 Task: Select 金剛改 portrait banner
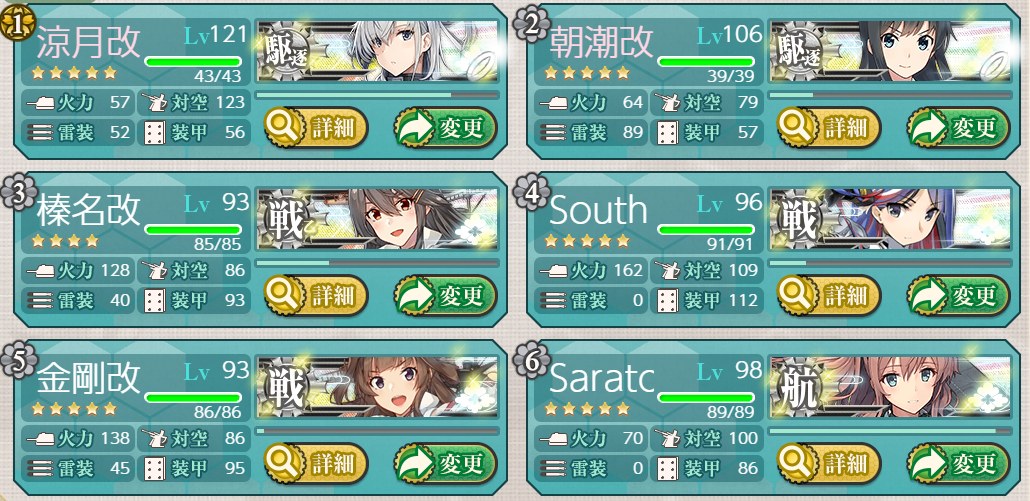coord(377,387)
